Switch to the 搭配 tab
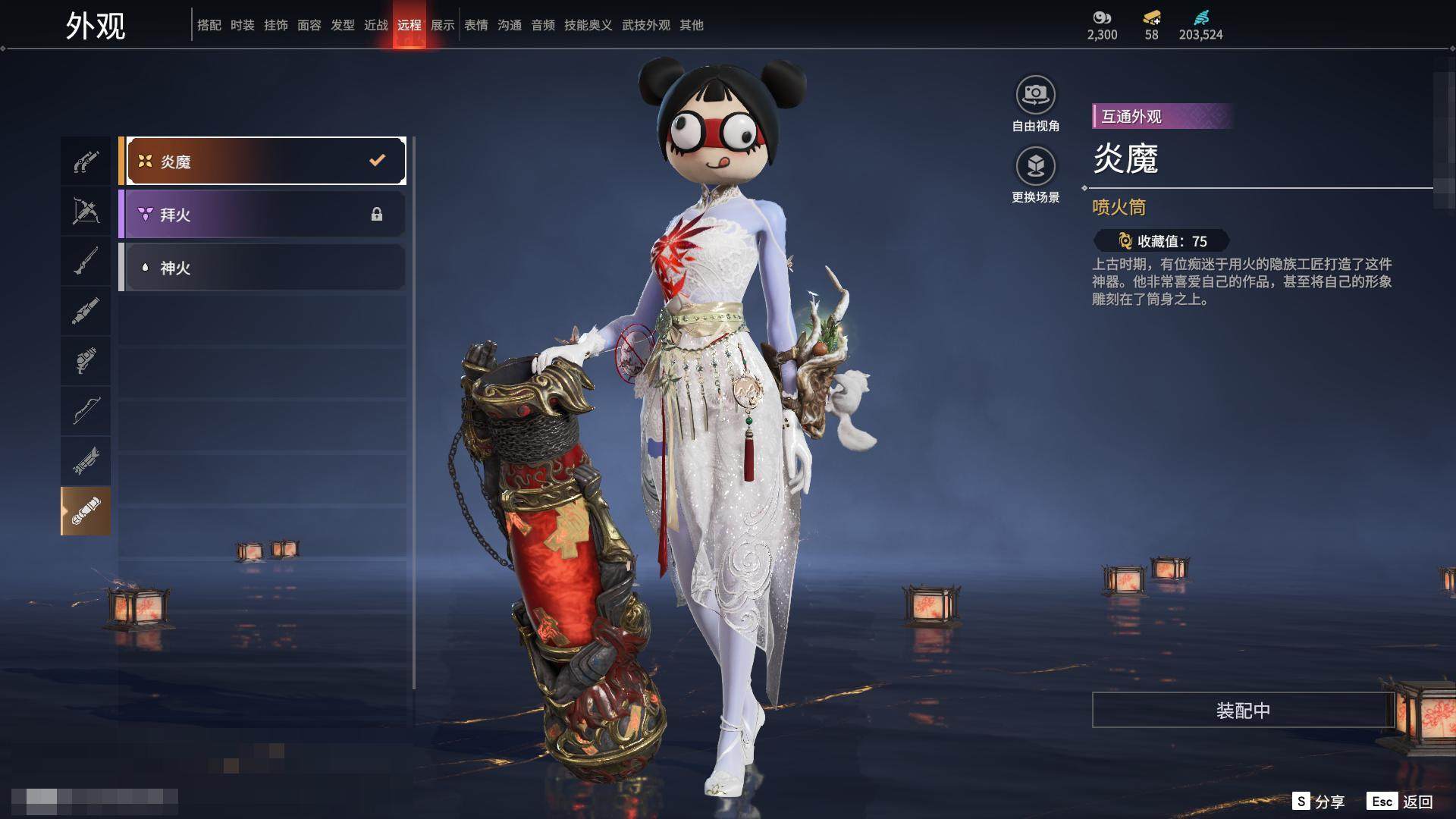The height and width of the screenshot is (819, 1456). pyautogui.click(x=209, y=25)
